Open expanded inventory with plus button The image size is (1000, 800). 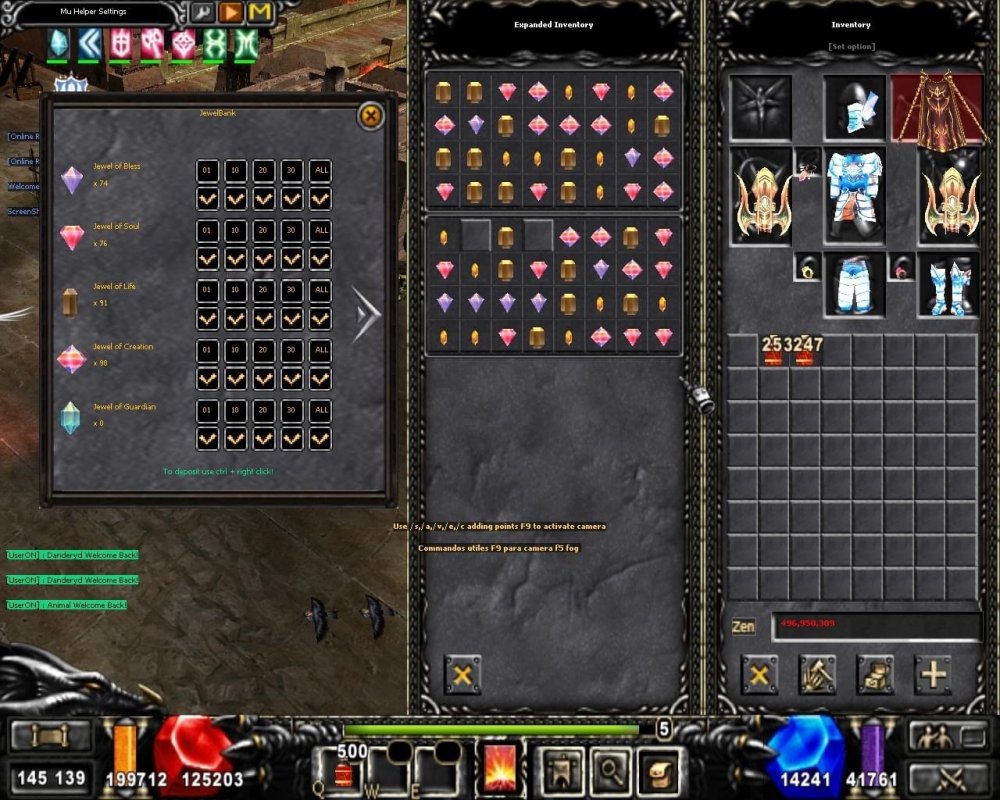pyautogui.click(x=934, y=675)
